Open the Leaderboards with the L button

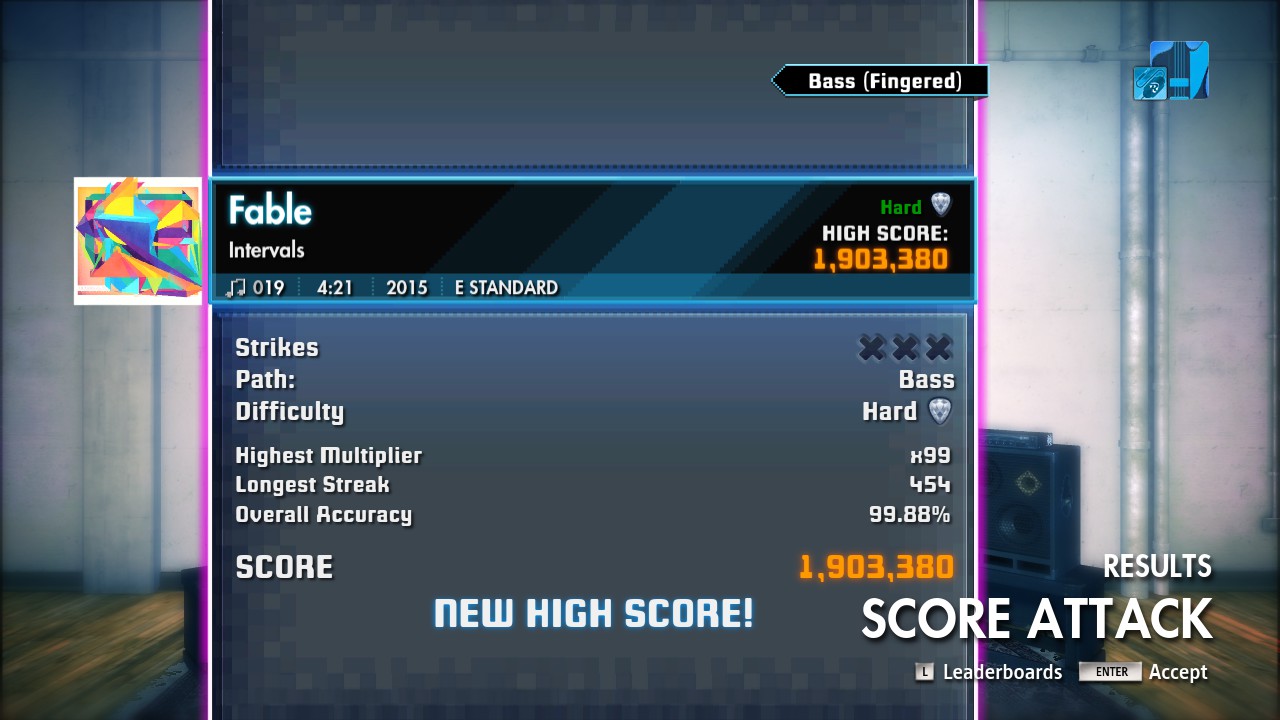926,672
